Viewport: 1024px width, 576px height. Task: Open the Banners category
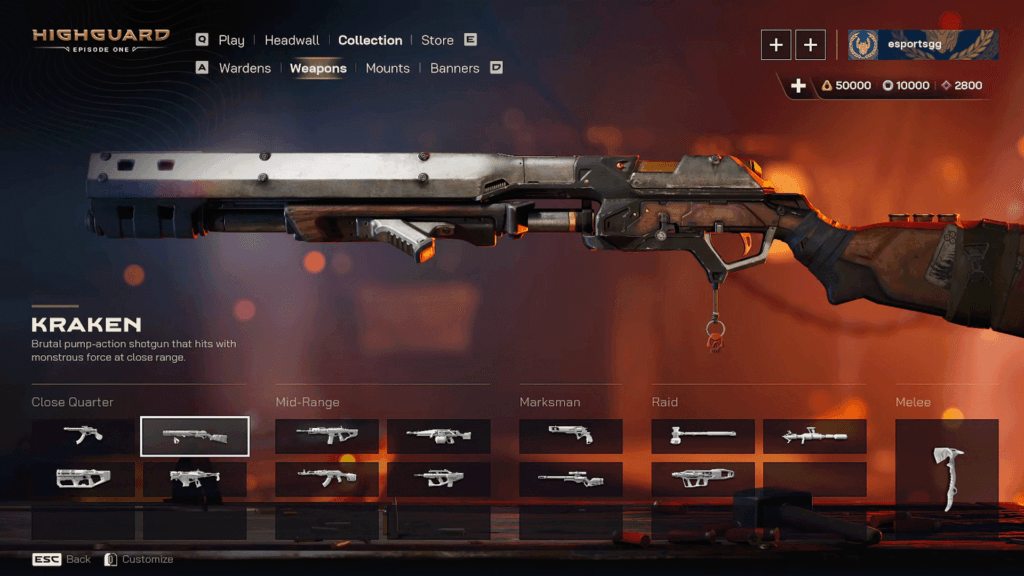[455, 68]
